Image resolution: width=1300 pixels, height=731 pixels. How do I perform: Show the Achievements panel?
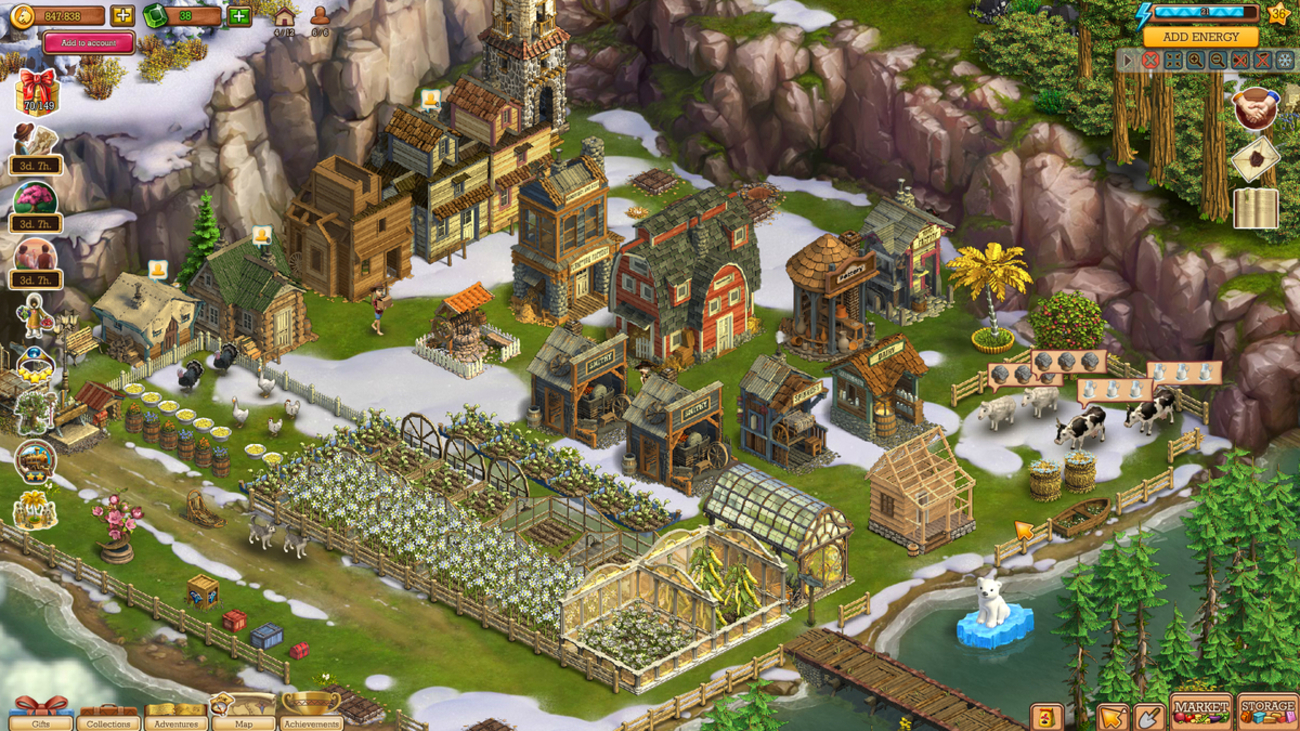coord(311,714)
